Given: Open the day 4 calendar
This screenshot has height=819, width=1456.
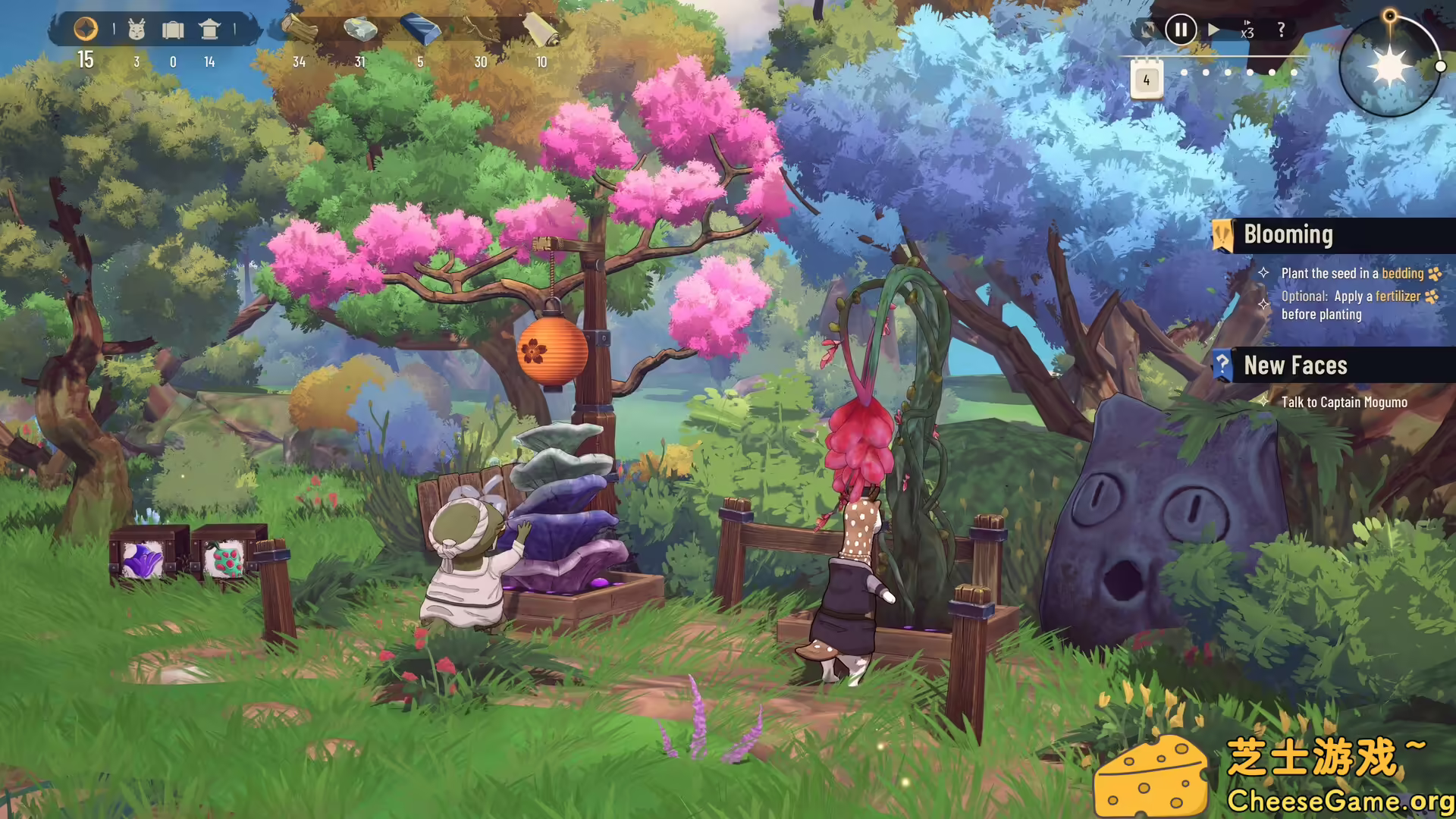Looking at the screenshot, I should pyautogui.click(x=1146, y=78).
